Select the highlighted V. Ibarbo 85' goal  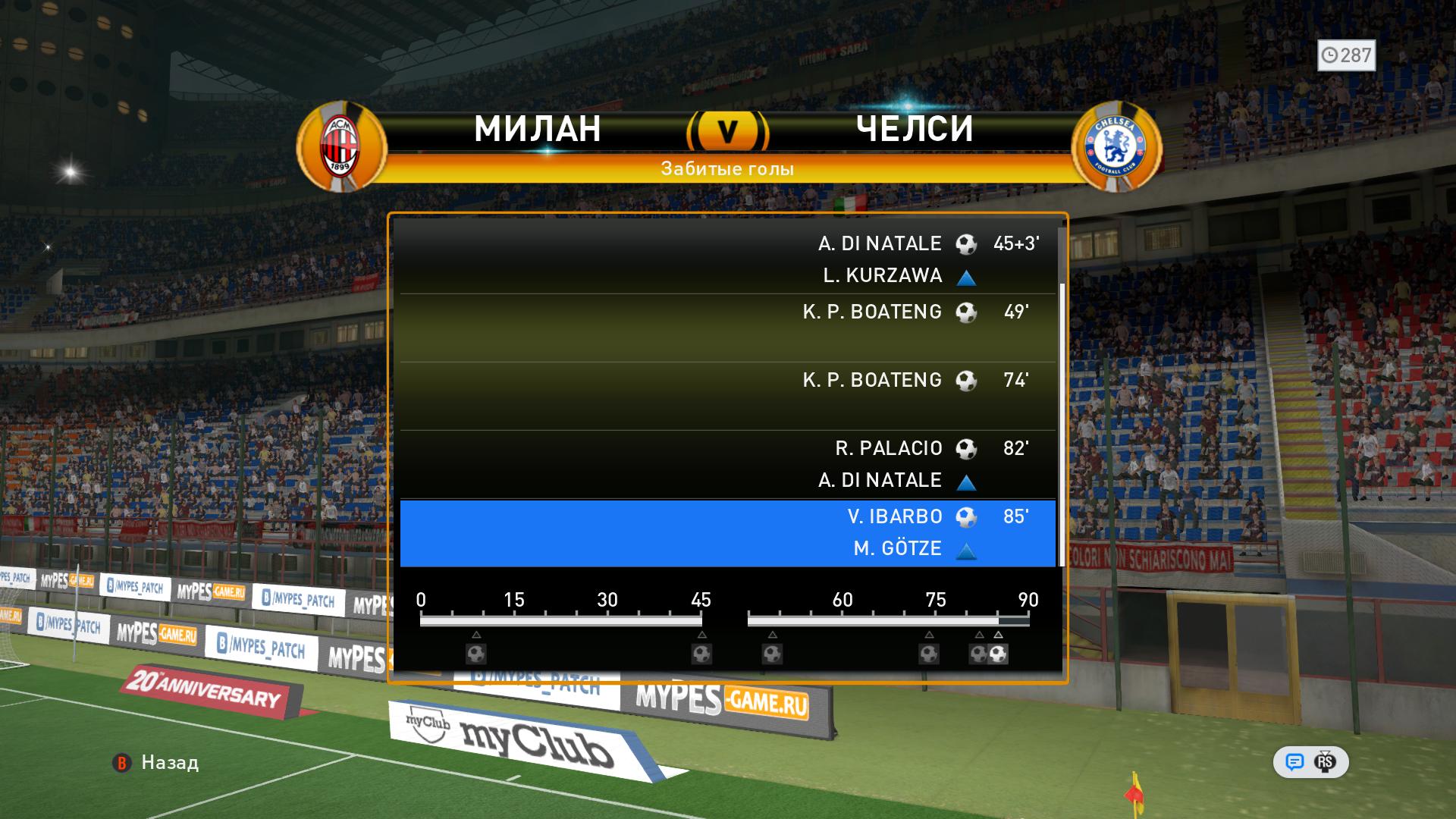727,532
